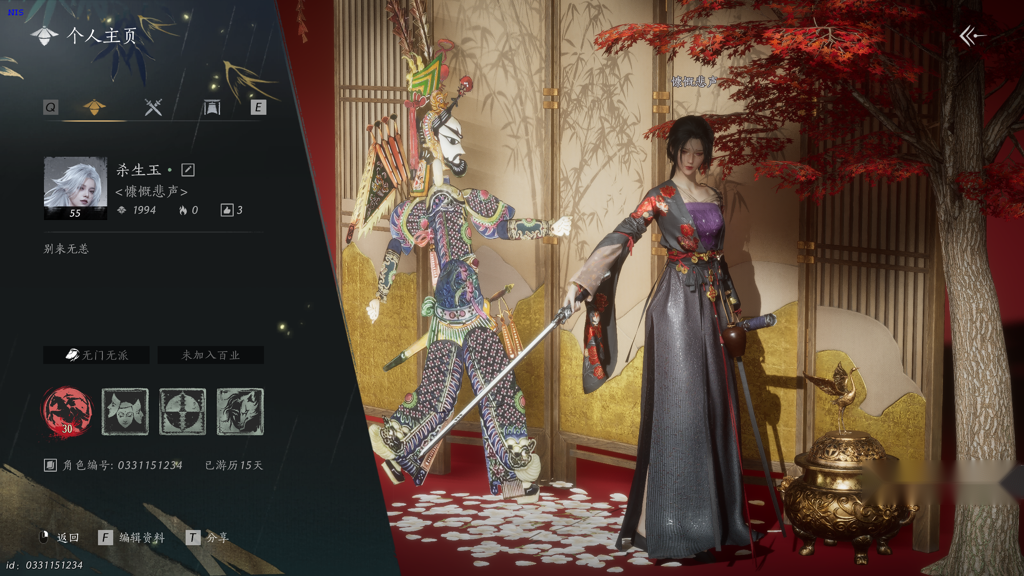Click 编辑资料 to edit profile info
1024x576 pixels.
coord(132,538)
